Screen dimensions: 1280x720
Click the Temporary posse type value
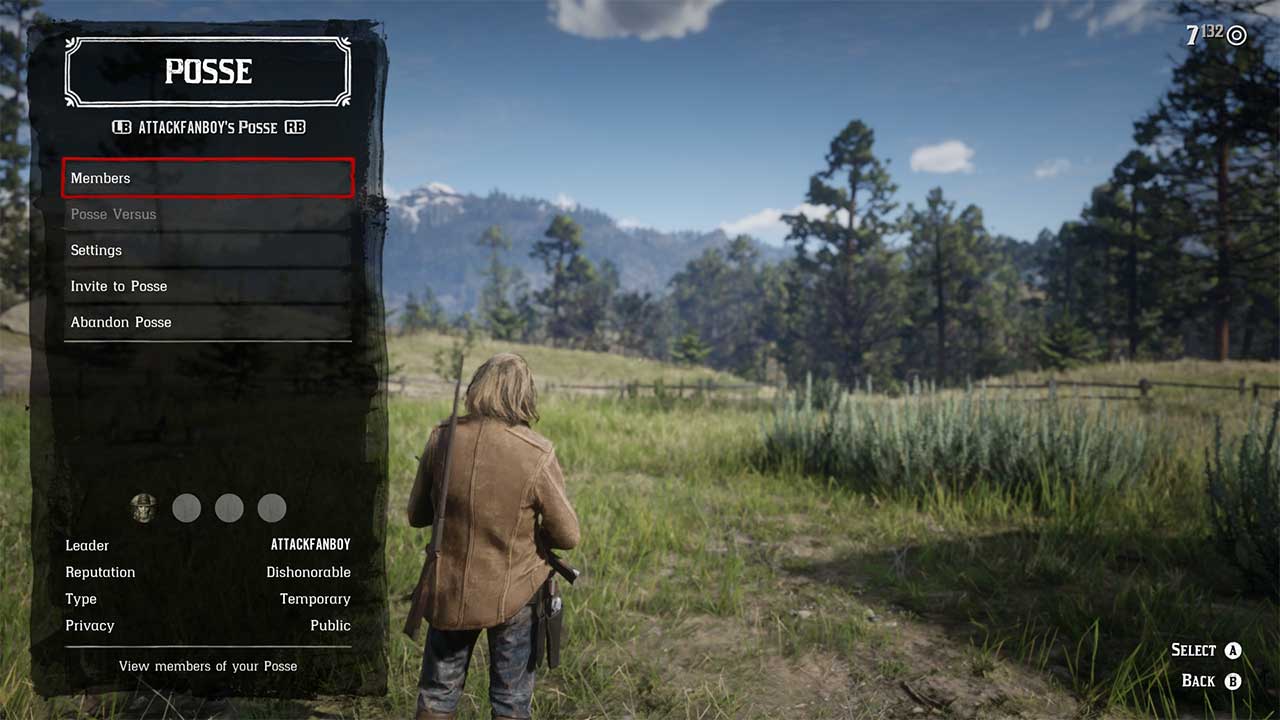(x=315, y=599)
